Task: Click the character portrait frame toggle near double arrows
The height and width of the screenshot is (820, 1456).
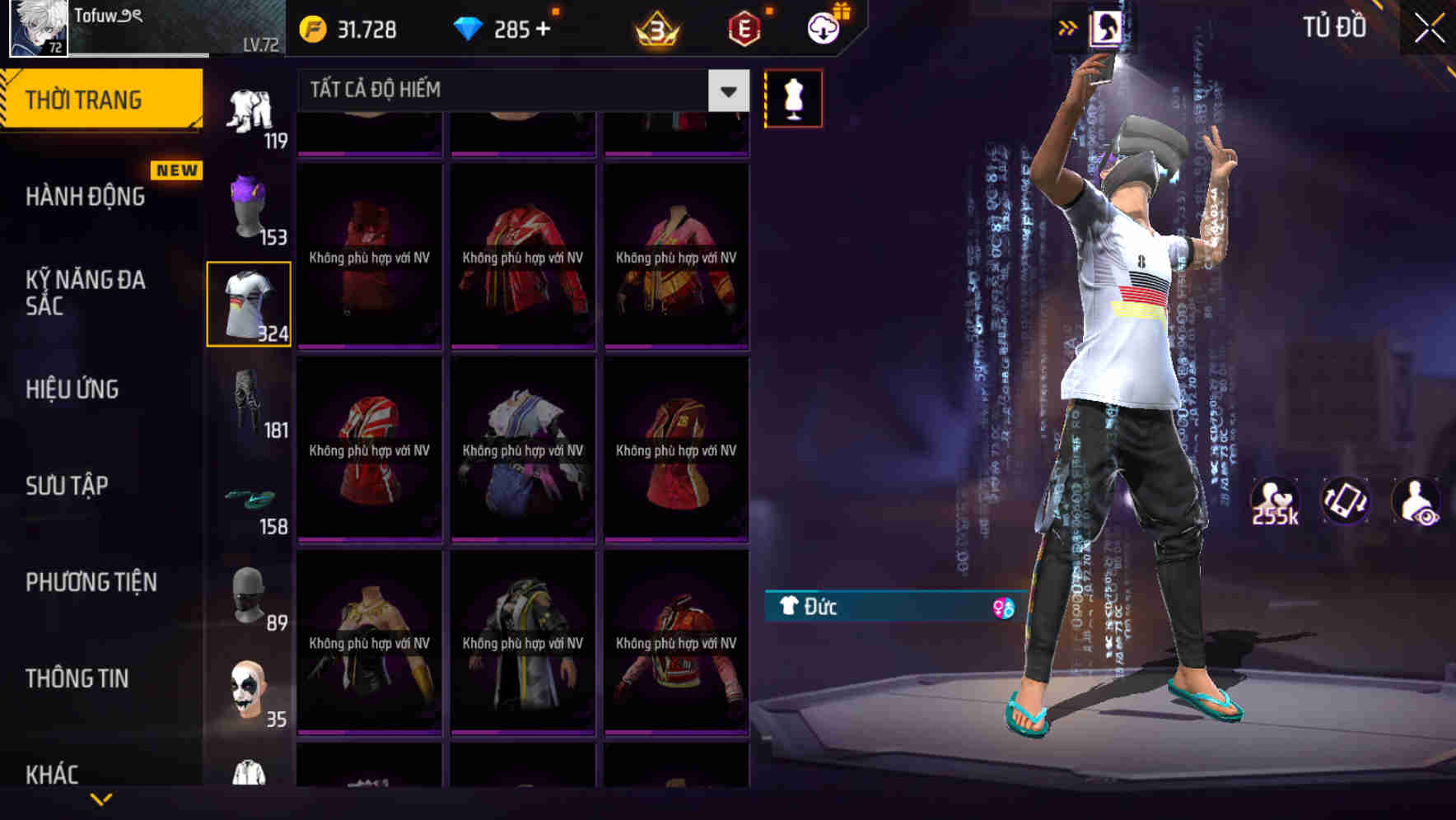Action: point(1106,27)
